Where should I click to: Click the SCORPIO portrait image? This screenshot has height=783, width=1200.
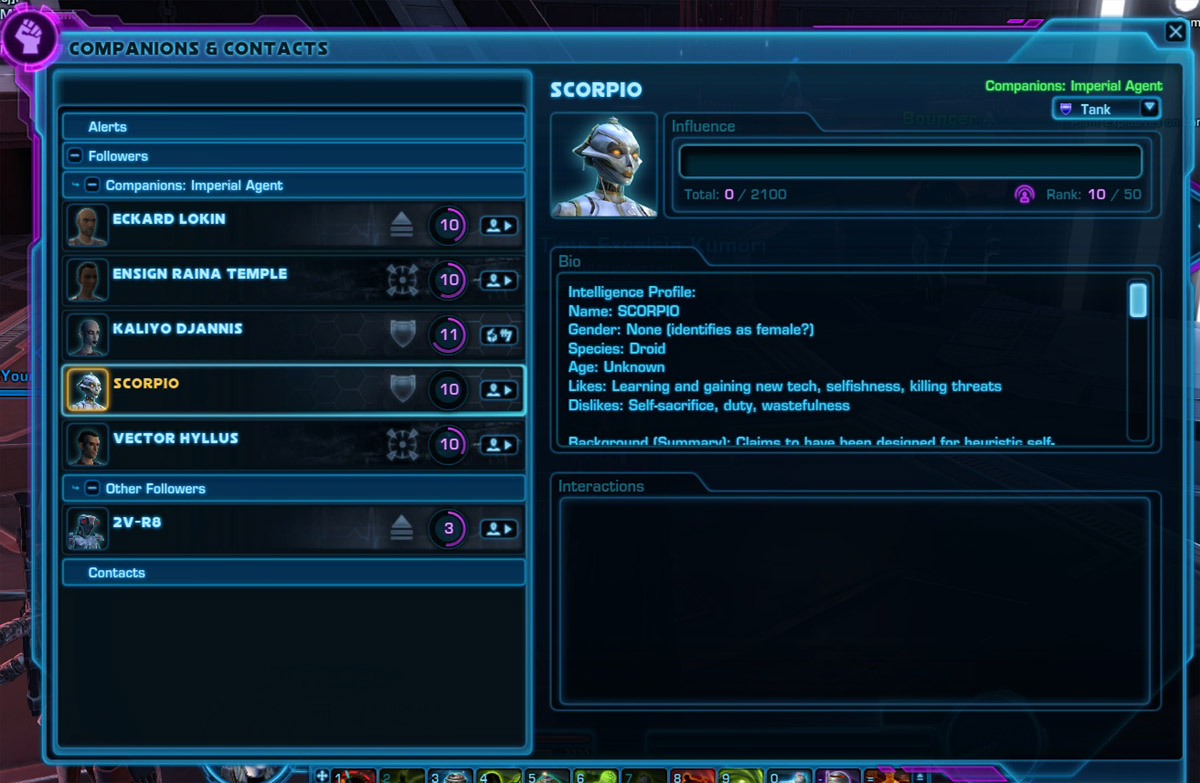[603, 165]
